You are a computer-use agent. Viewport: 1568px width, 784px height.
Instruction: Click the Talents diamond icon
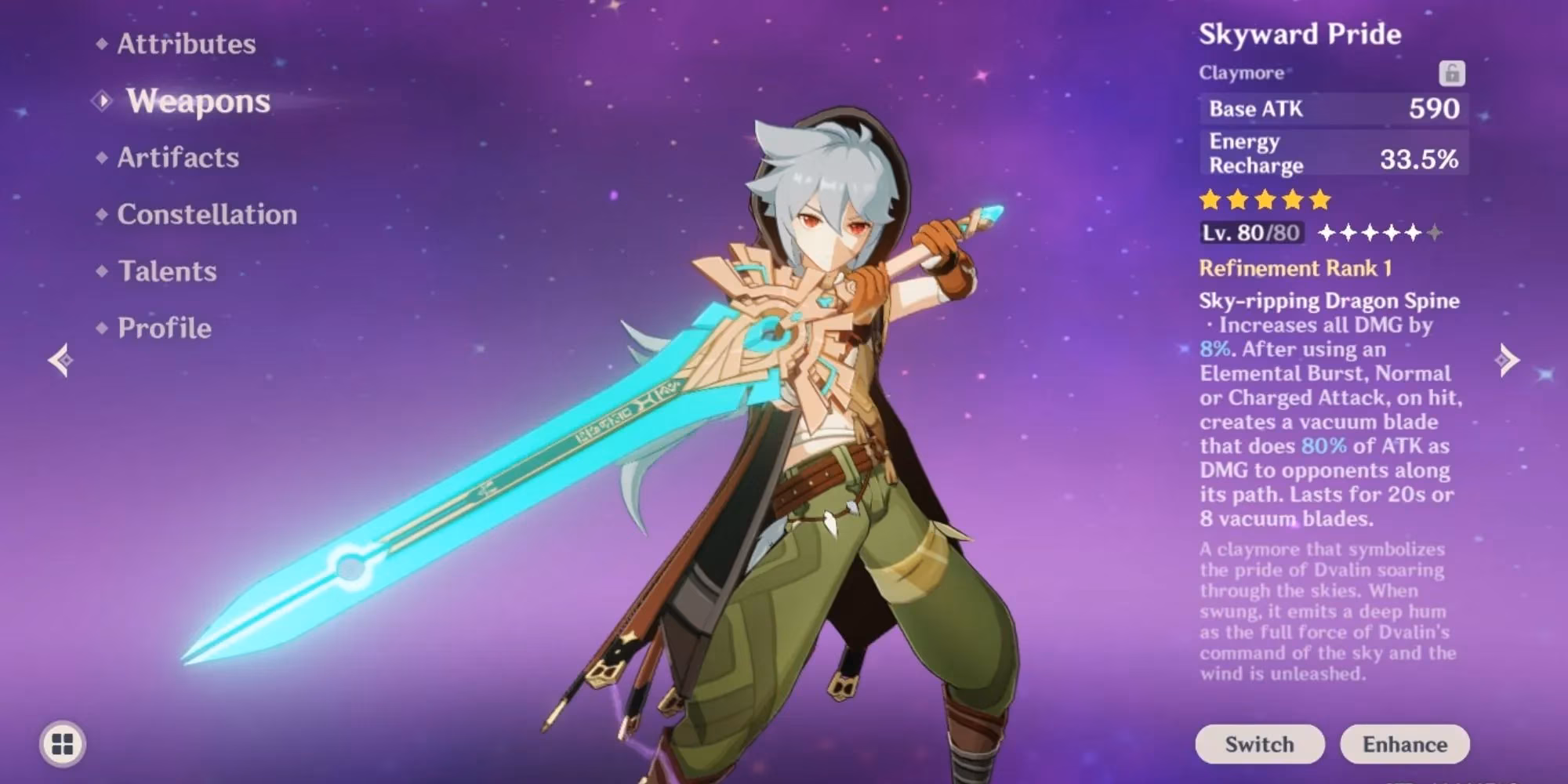(103, 272)
